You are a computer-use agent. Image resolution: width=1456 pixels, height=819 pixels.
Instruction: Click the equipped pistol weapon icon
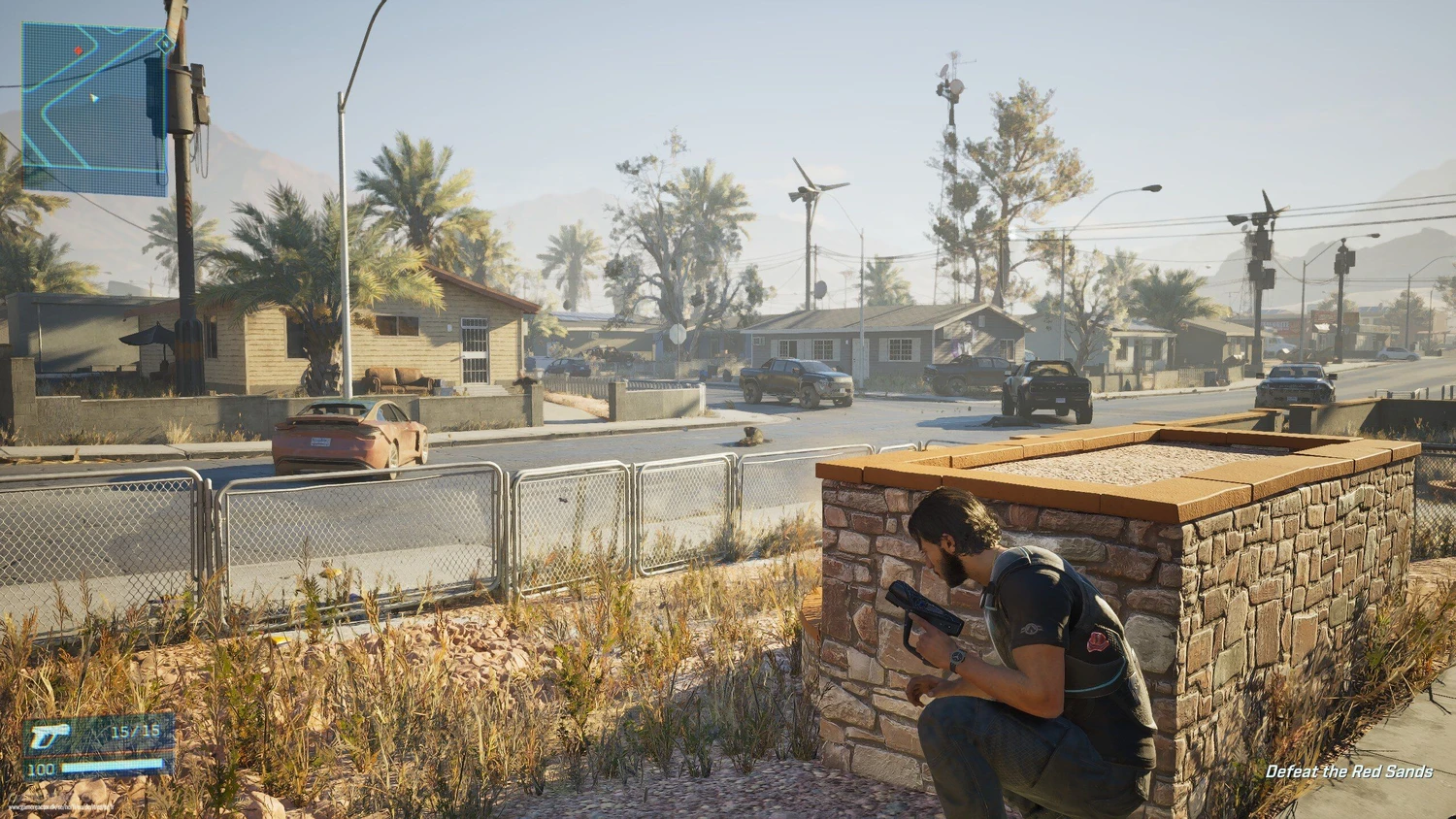(x=50, y=737)
